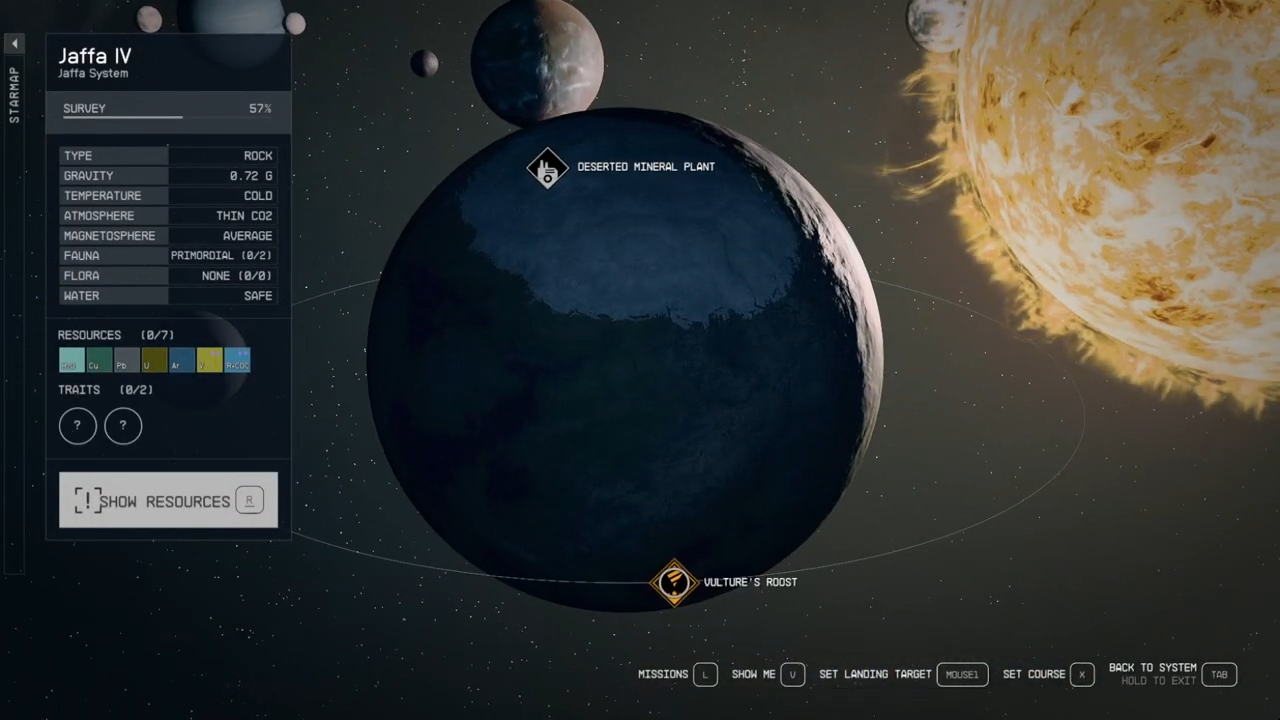The width and height of the screenshot is (1280, 720).
Task: Click the back arrow above Starmap
Action: (14, 44)
